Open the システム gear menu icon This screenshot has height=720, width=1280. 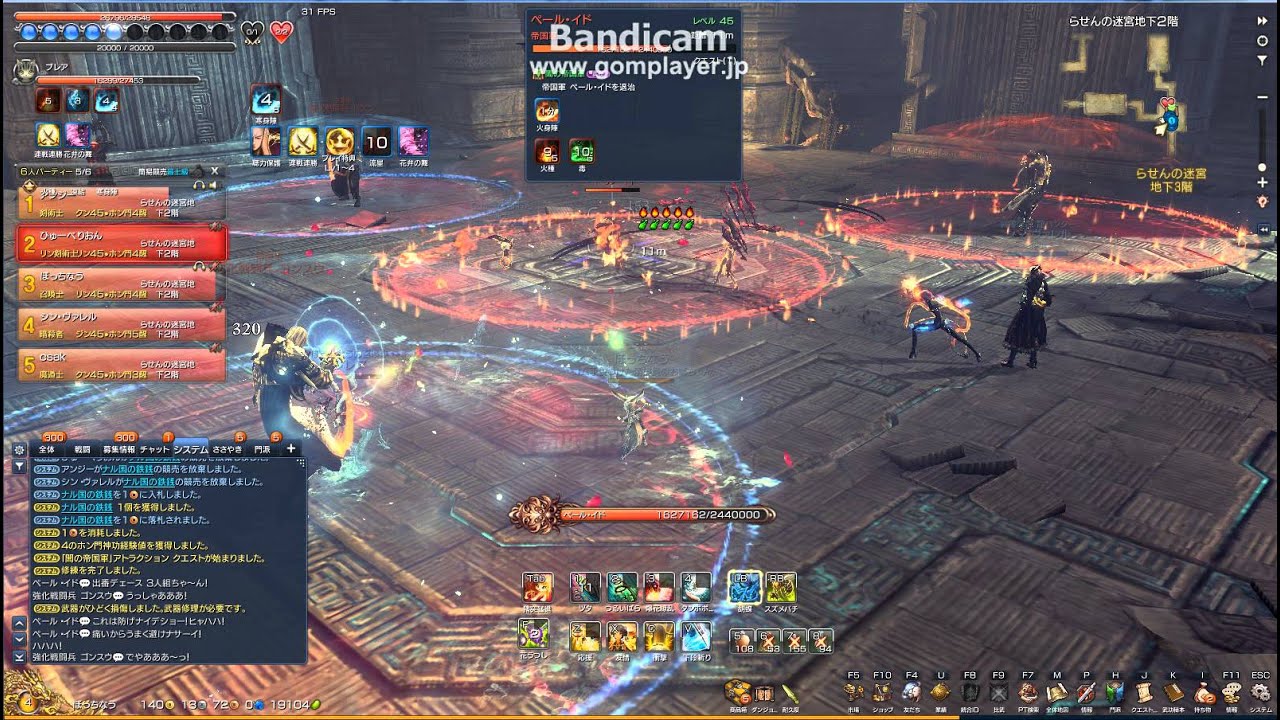1262,692
